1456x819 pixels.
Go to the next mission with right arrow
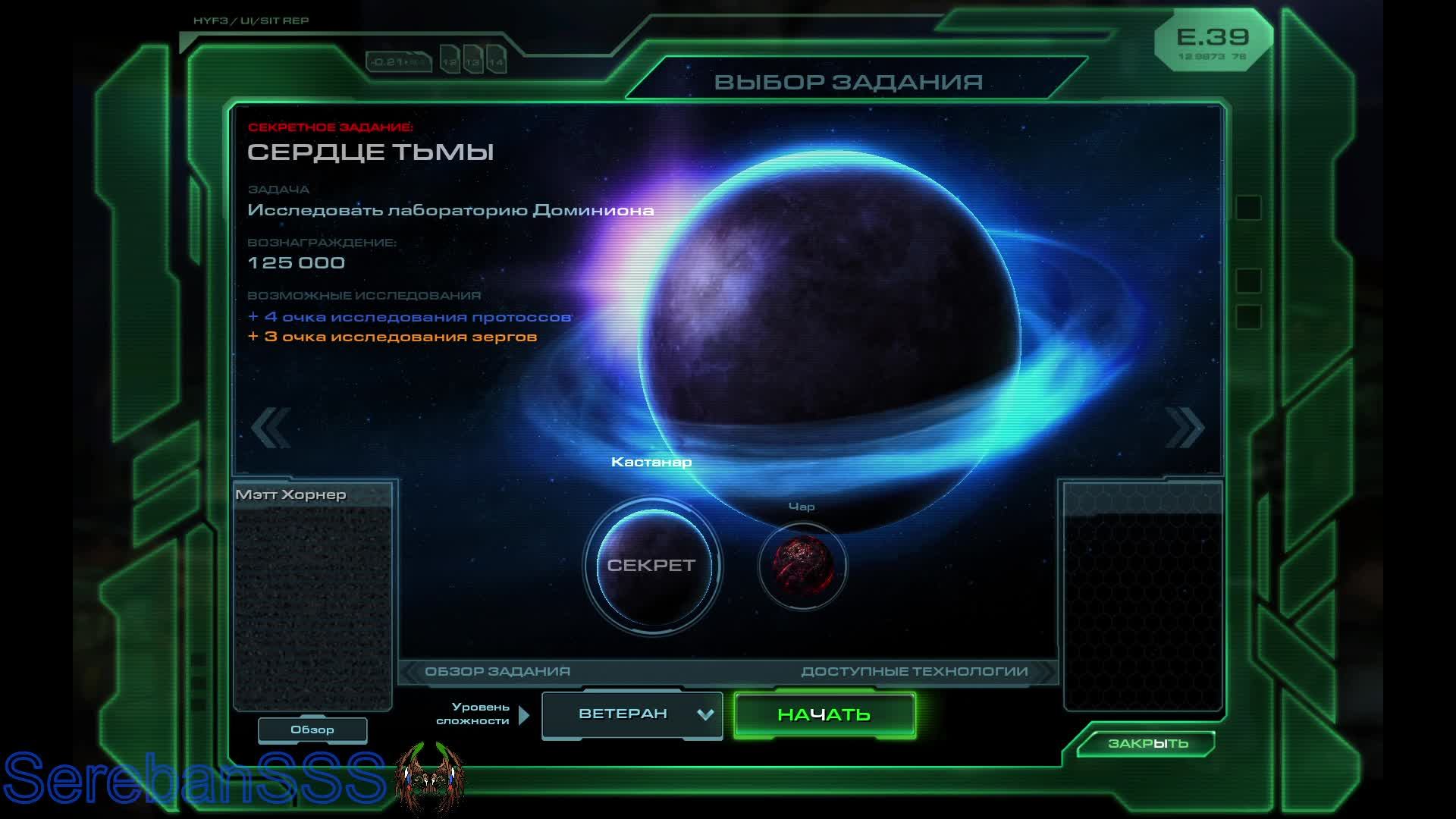click(1185, 428)
